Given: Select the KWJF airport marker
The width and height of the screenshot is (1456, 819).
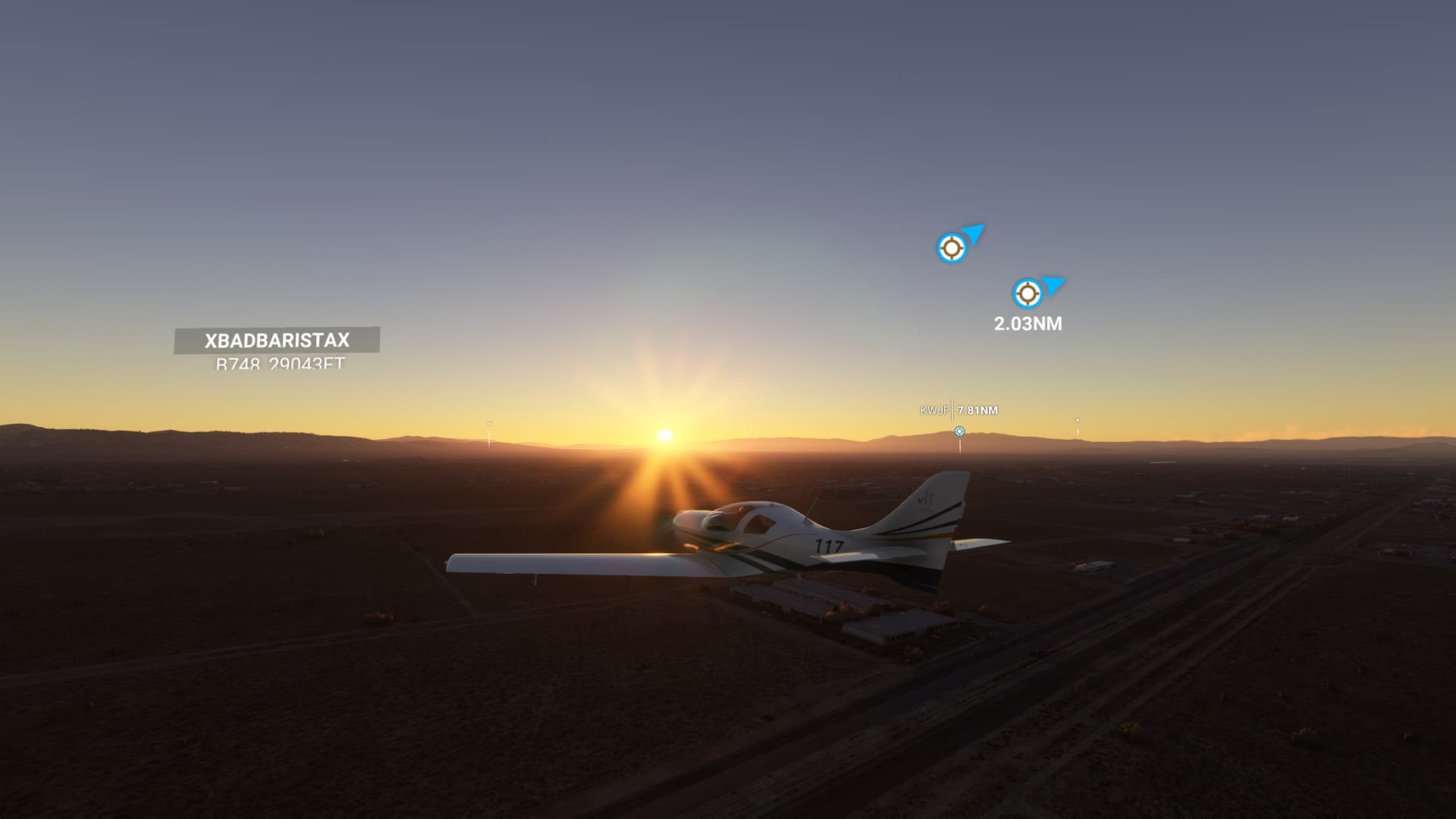Looking at the screenshot, I should [x=959, y=431].
